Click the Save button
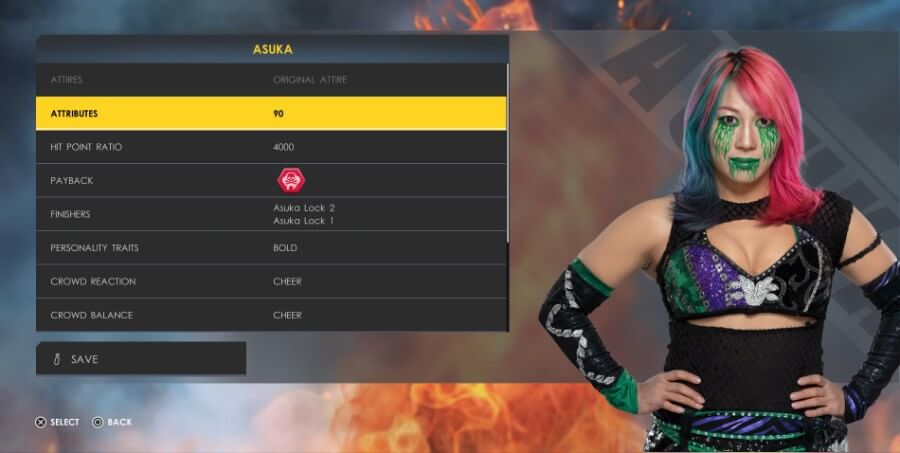 [141, 359]
